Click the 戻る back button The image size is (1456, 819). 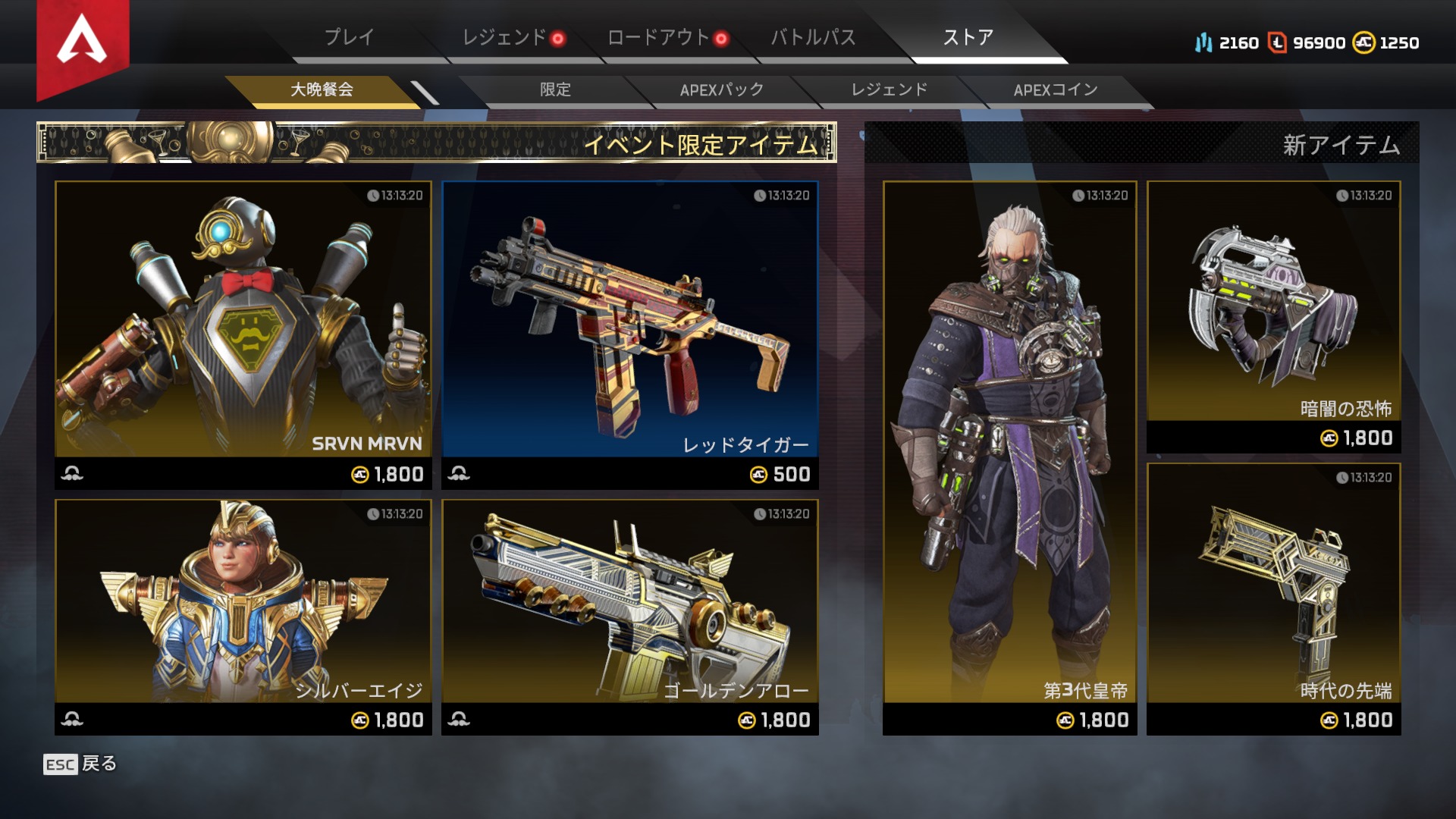pyautogui.click(x=80, y=764)
